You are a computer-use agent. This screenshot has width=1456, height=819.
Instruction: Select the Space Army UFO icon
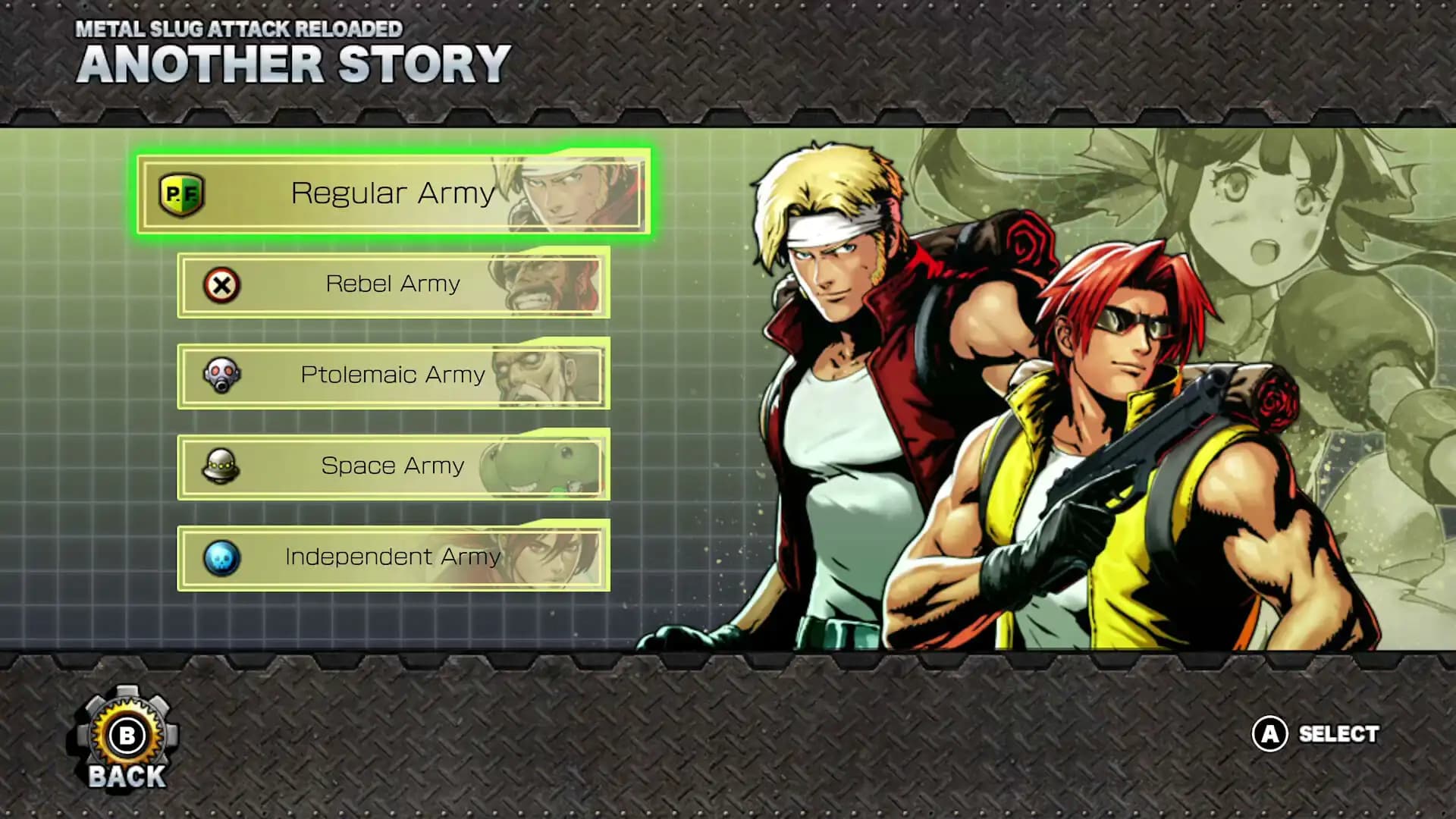click(222, 466)
